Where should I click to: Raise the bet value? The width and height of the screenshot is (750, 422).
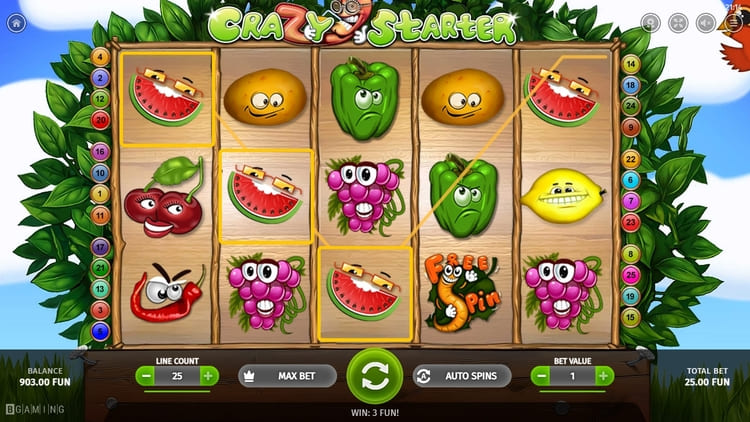605,376
